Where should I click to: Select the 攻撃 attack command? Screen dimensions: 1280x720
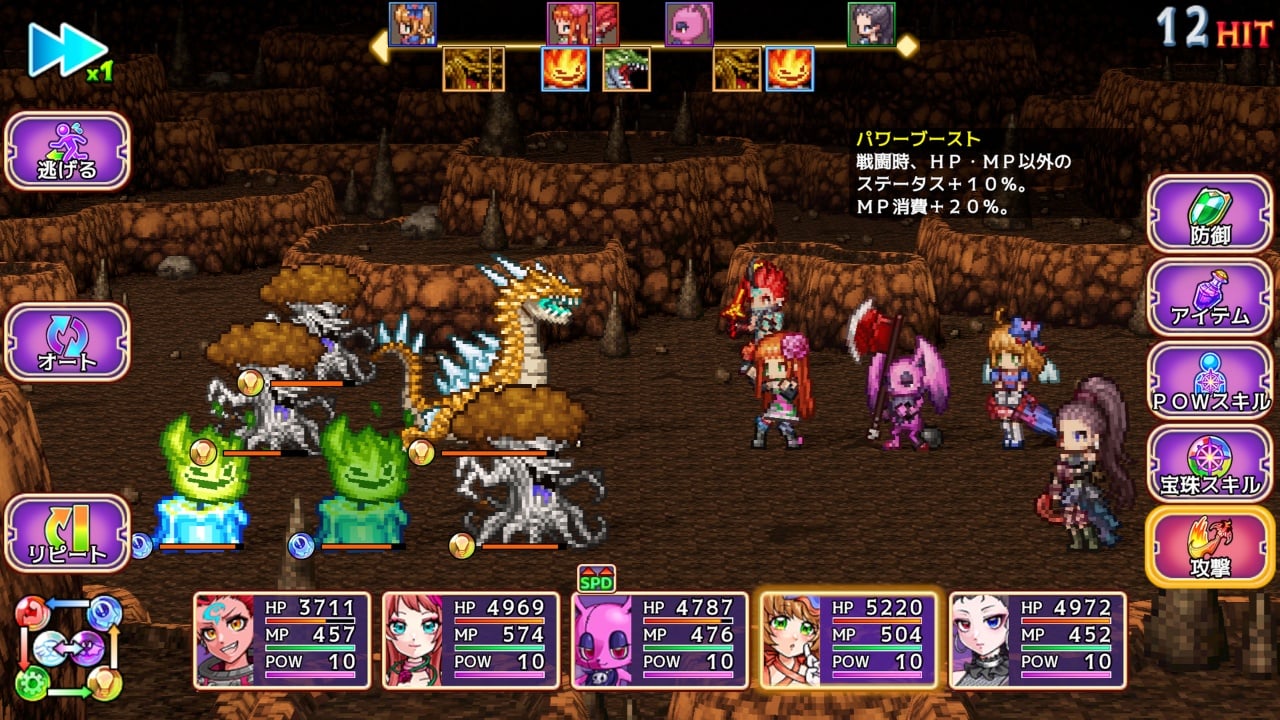coord(1210,547)
